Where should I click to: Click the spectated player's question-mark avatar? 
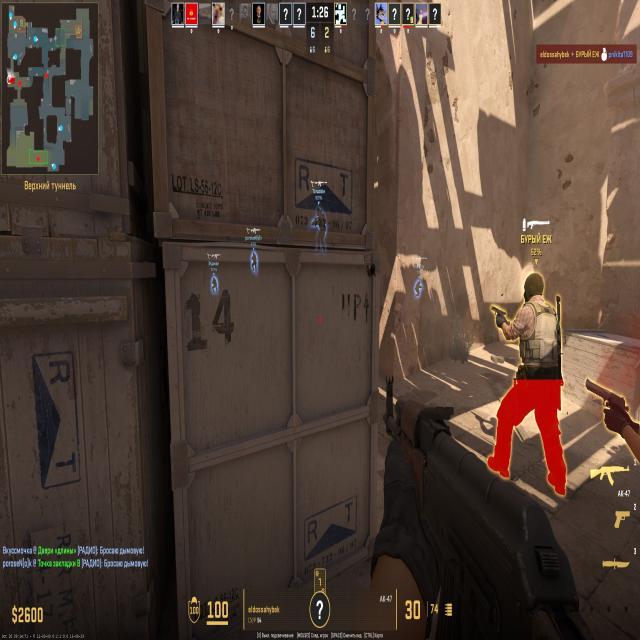coord(319,607)
